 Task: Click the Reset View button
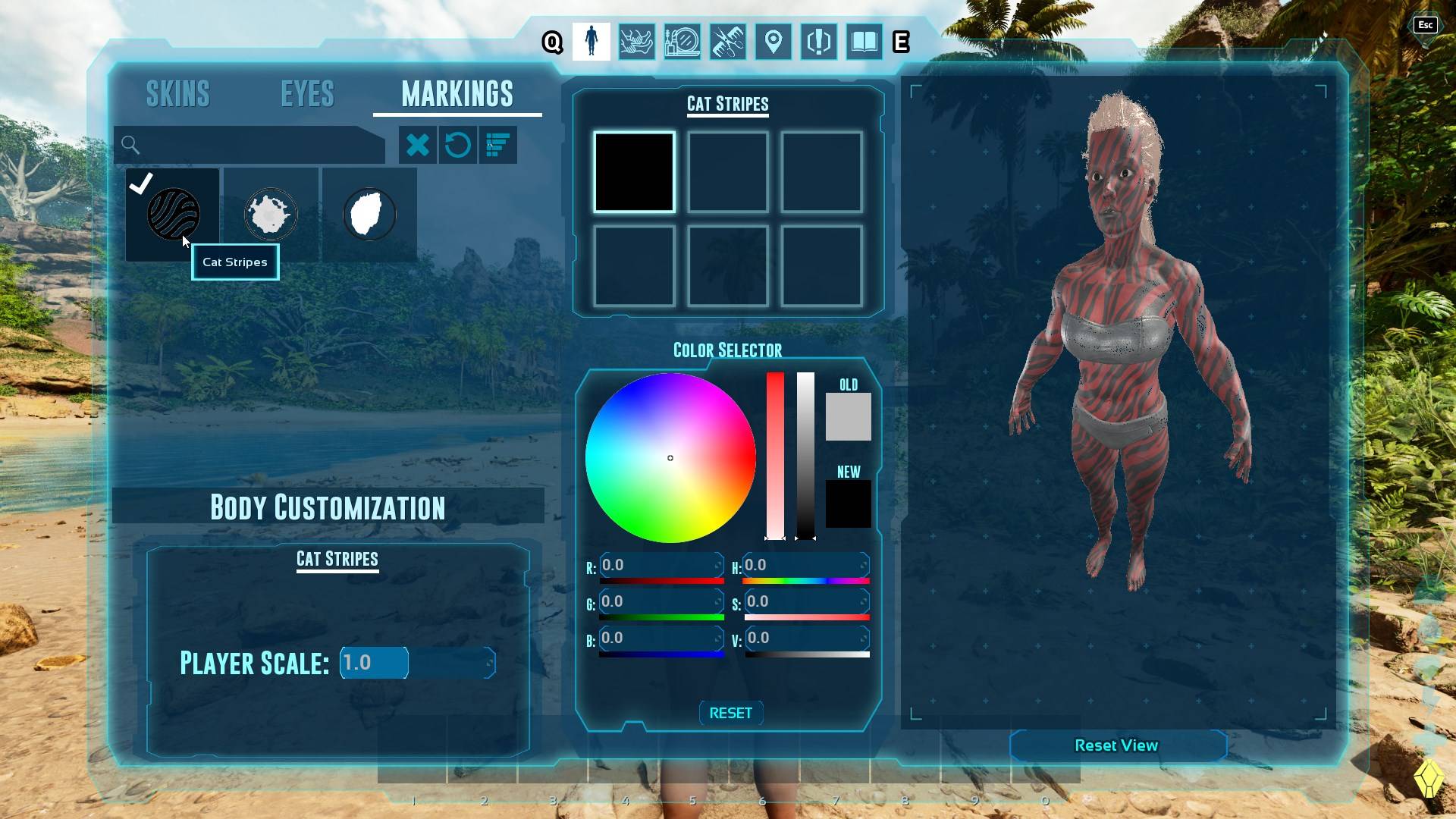1117,745
